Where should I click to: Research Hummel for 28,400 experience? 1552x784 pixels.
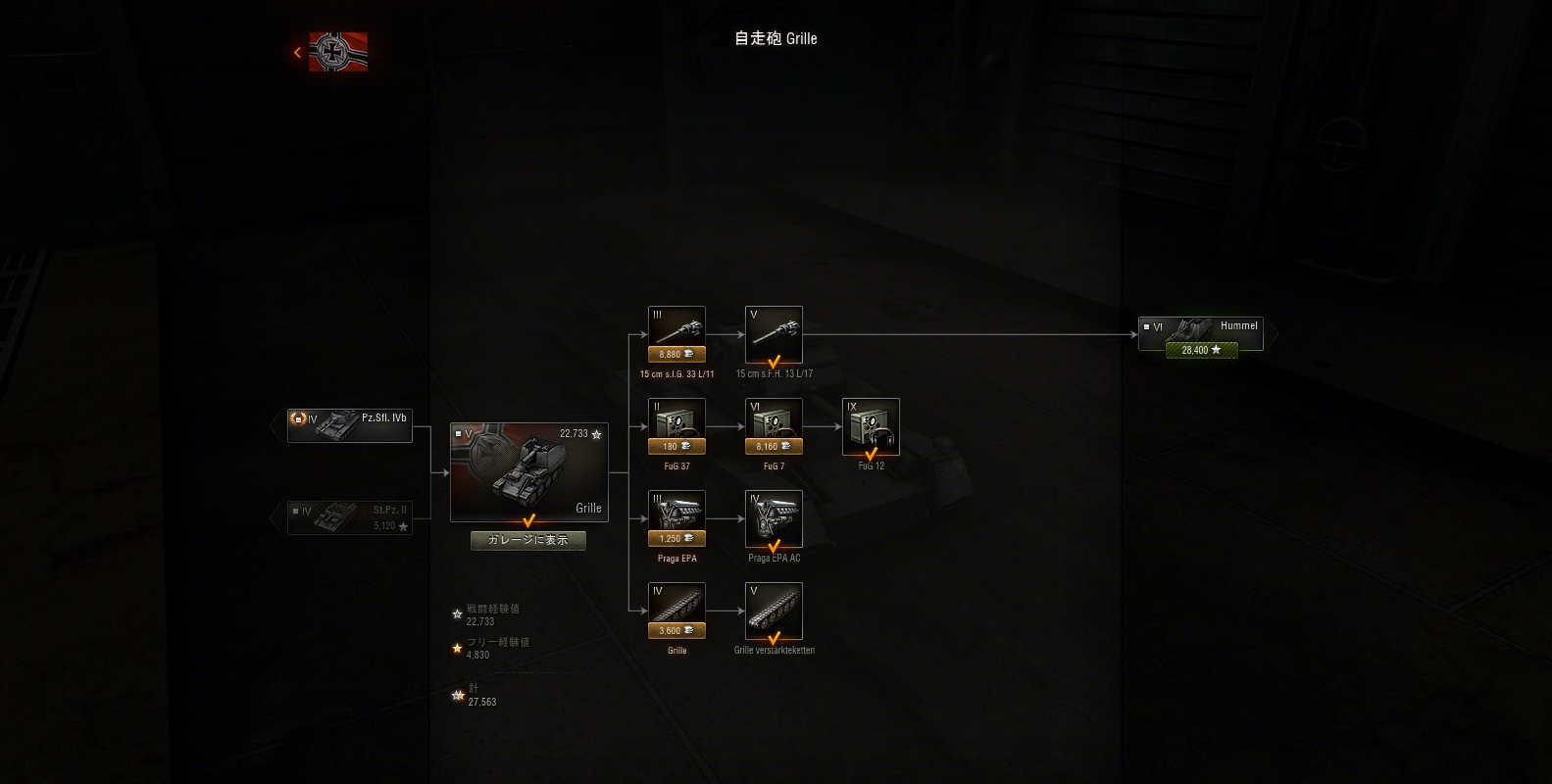tap(1201, 350)
